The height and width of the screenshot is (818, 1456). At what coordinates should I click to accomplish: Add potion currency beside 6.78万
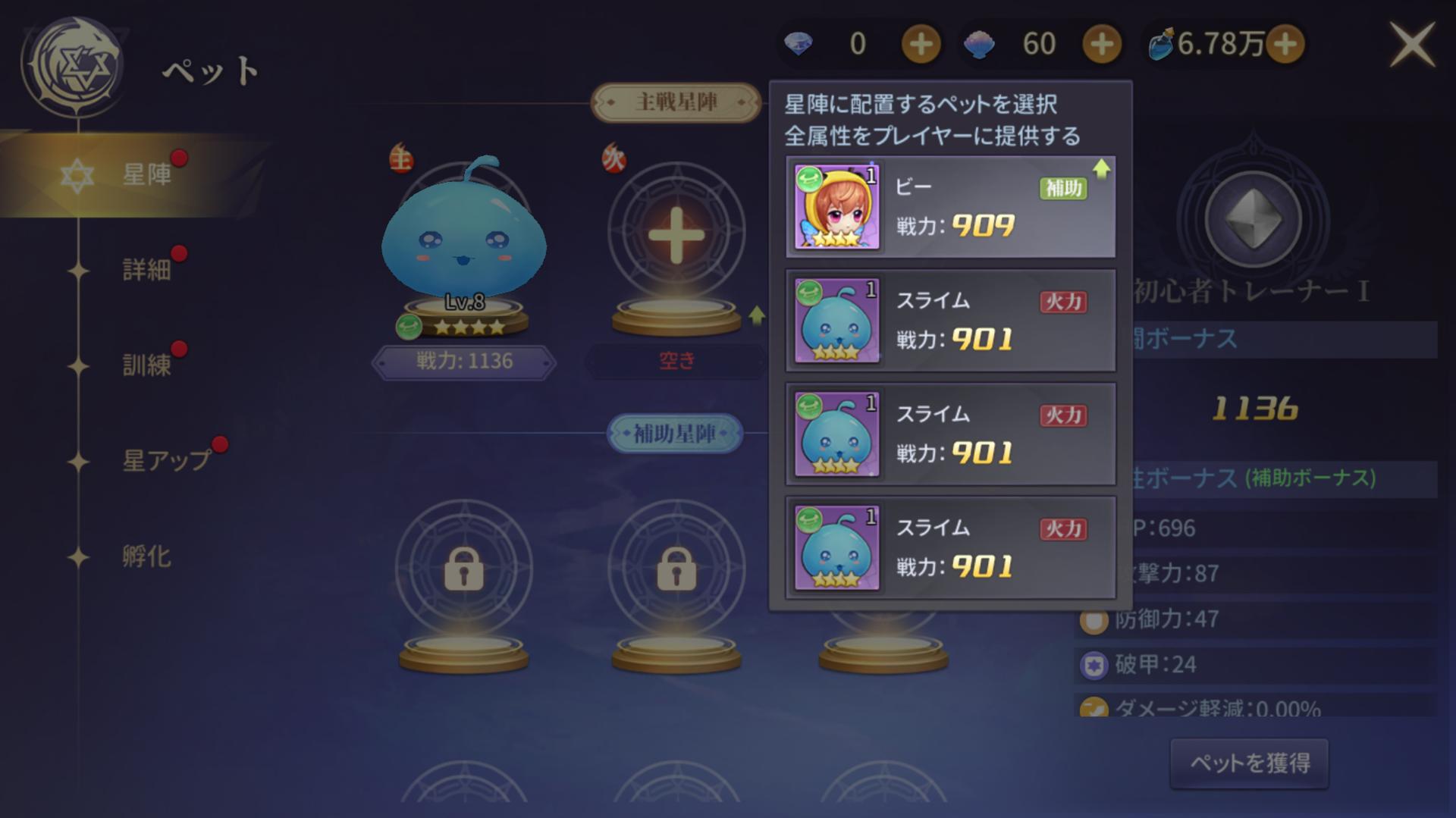[1285, 44]
